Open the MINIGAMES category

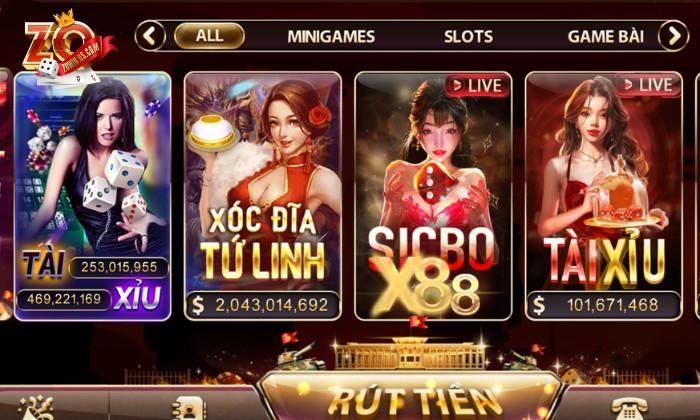tap(331, 36)
